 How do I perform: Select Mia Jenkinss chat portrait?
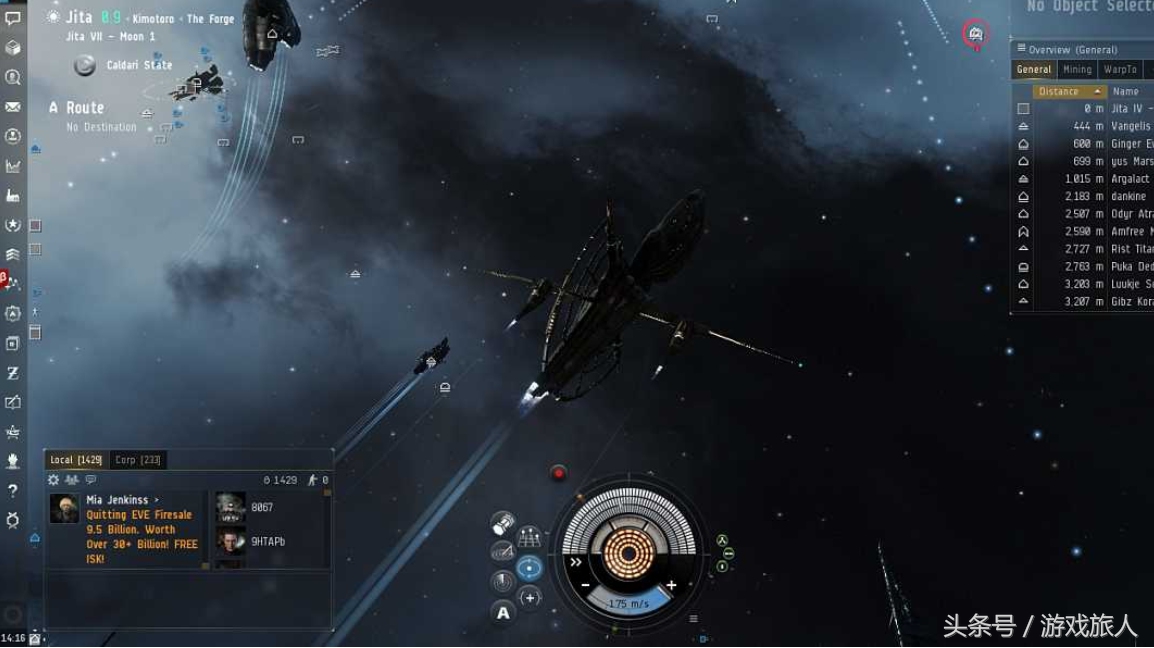[x=65, y=508]
